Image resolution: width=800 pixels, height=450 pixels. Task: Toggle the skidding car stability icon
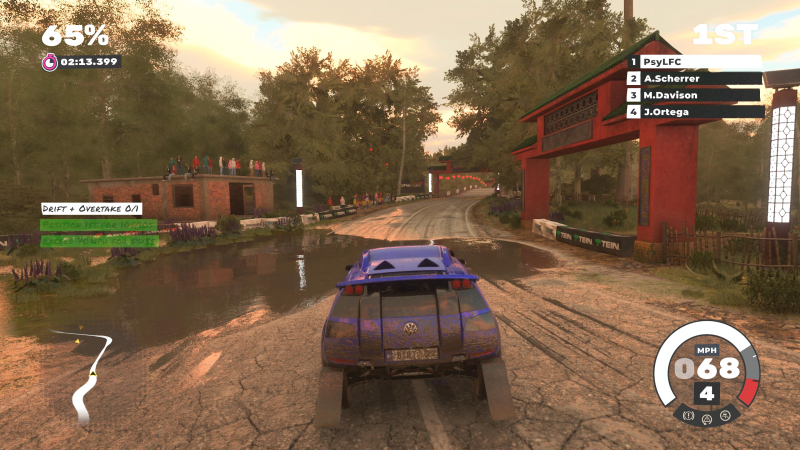(x=725, y=413)
